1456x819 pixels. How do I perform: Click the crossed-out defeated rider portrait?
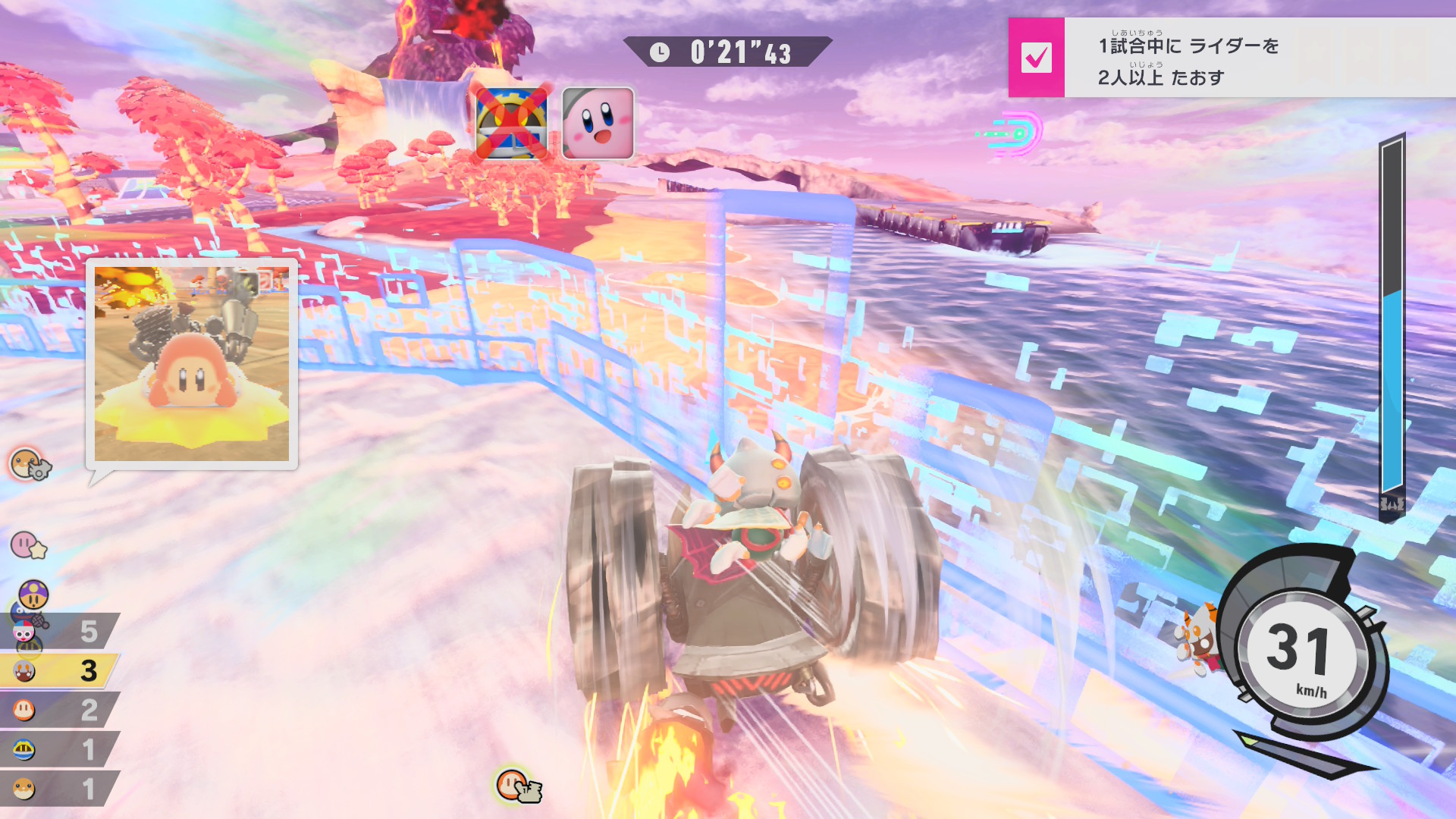512,123
